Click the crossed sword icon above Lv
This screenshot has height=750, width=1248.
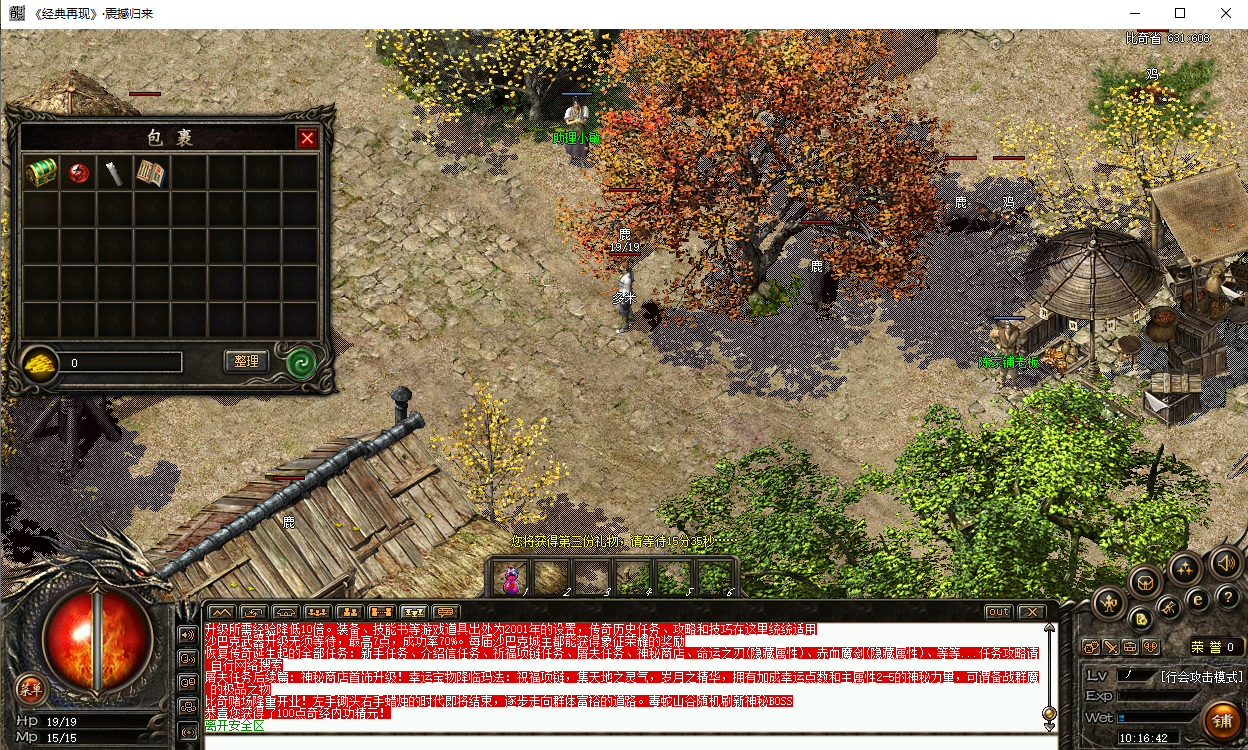[1110, 647]
